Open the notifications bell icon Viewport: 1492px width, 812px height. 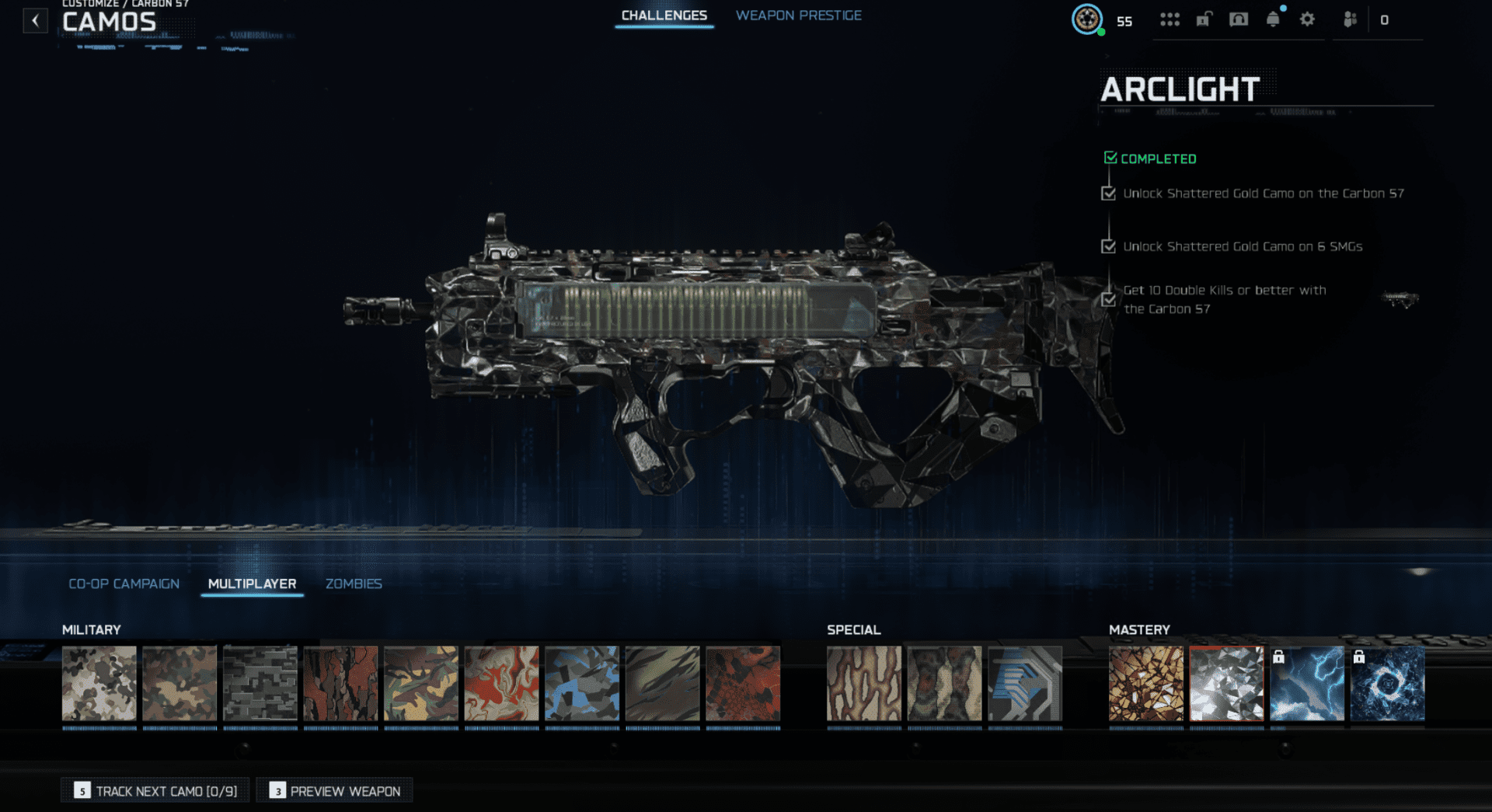coord(1273,19)
